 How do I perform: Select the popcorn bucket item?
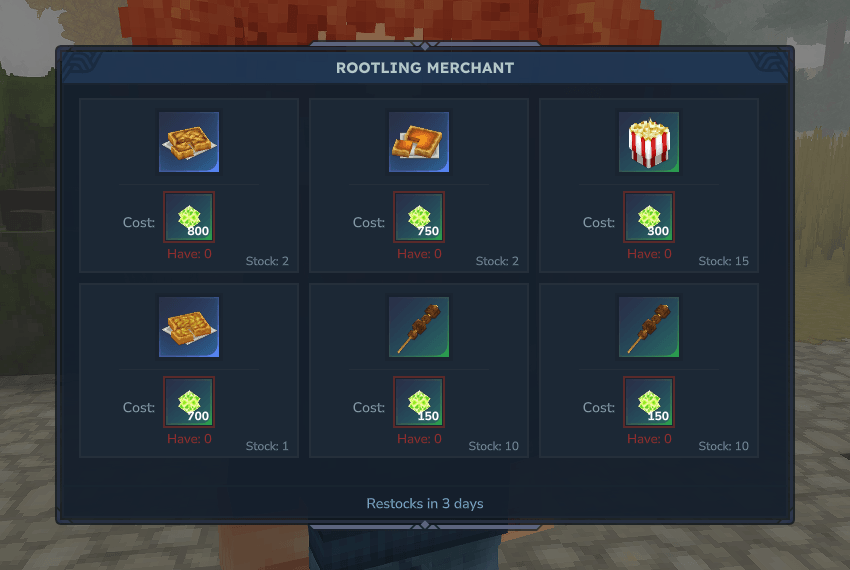point(649,142)
